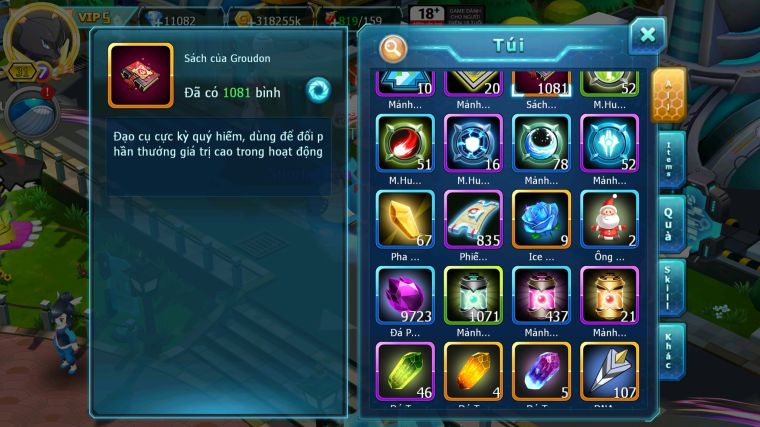
Task: Choose the green capsule with 1071
Action: pos(473,295)
